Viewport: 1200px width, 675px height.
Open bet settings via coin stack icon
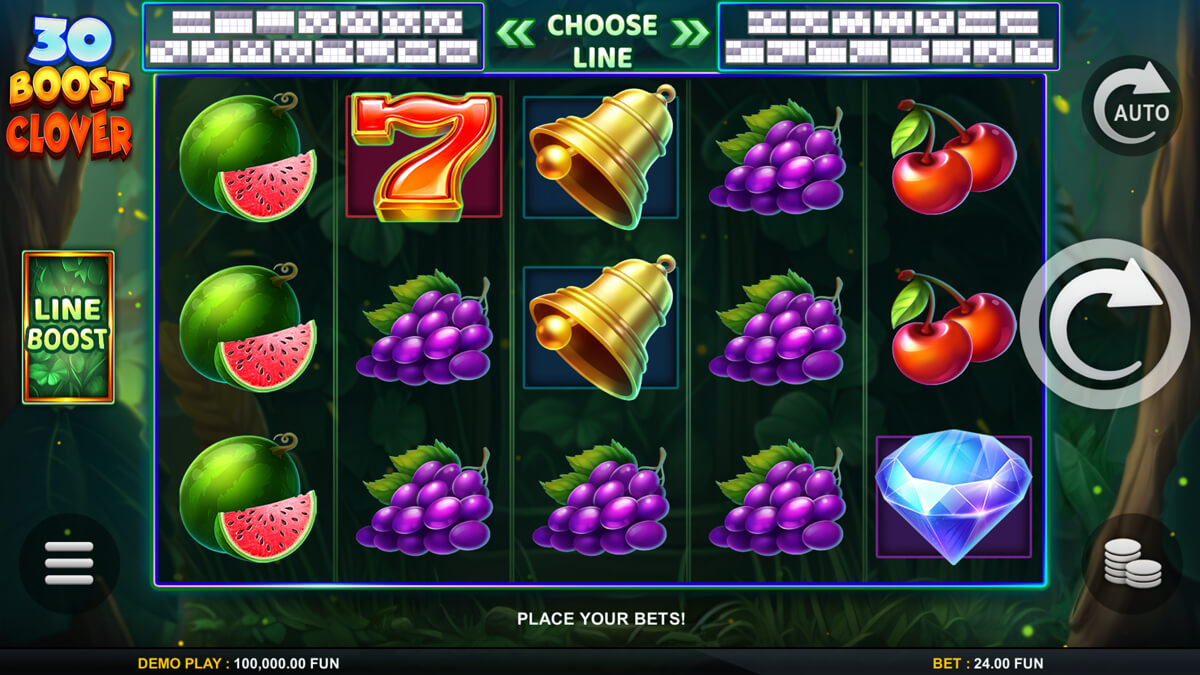pyautogui.click(x=1132, y=564)
